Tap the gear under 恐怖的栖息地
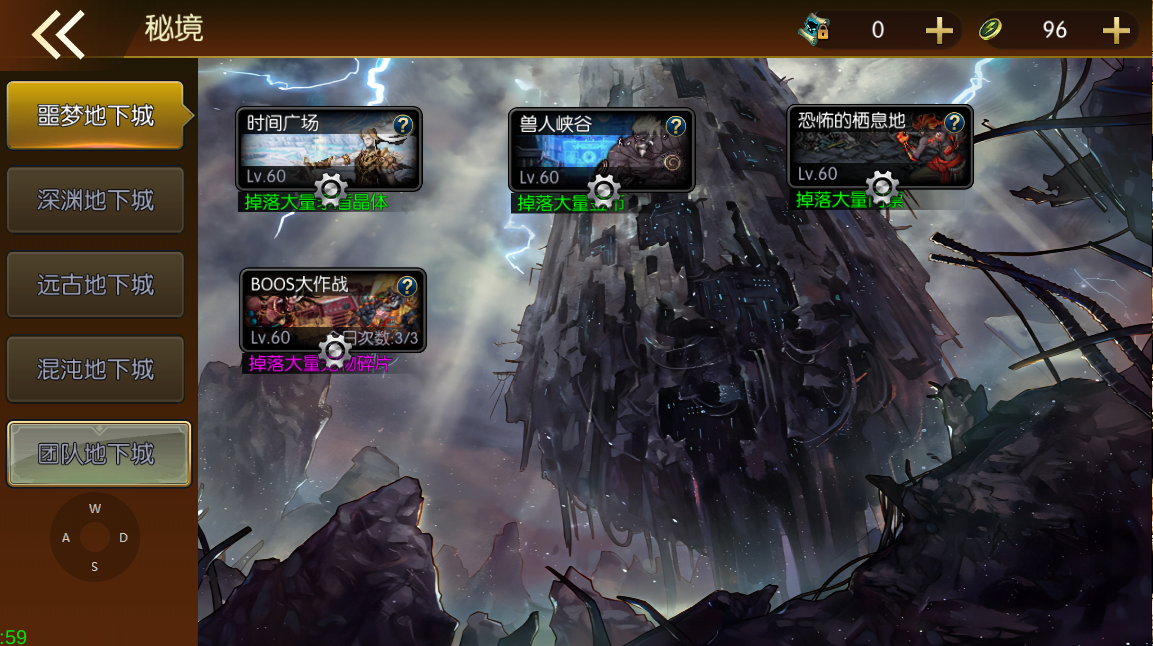Image resolution: width=1153 pixels, height=646 pixels. click(x=882, y=186)
